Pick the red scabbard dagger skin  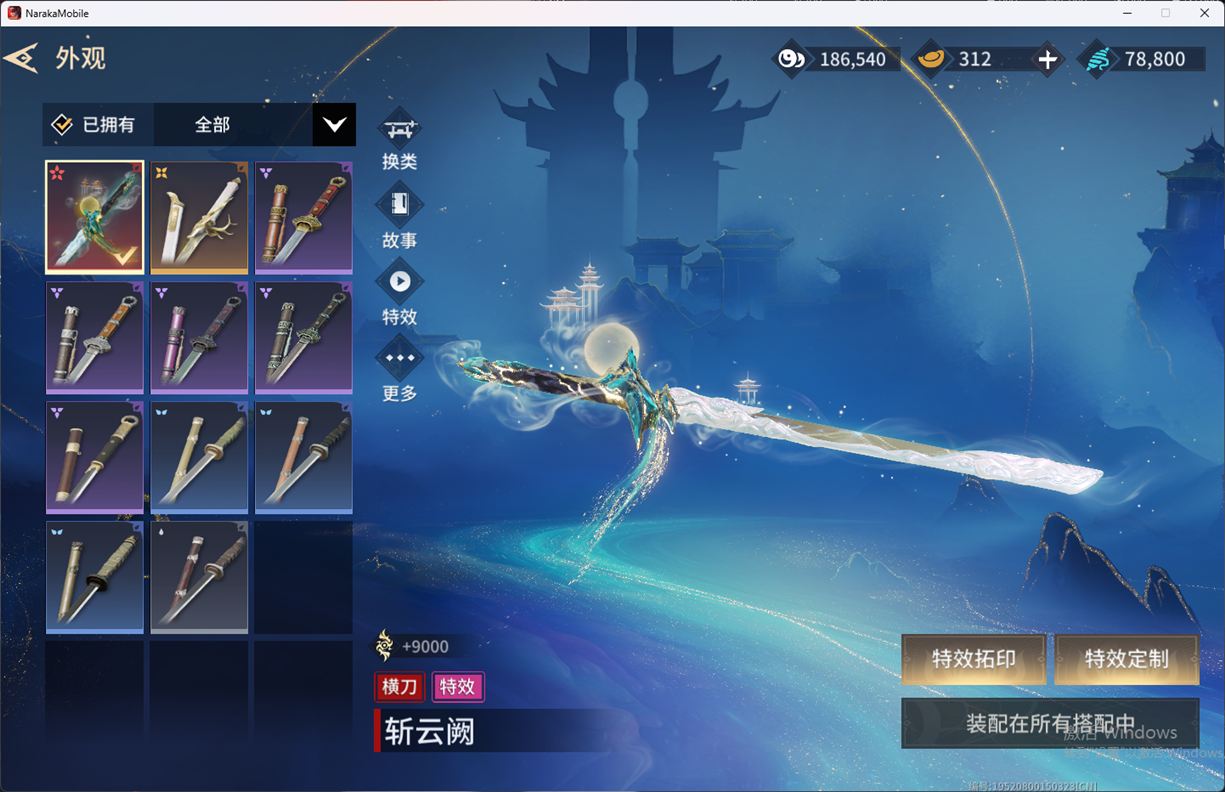point(303,216)
